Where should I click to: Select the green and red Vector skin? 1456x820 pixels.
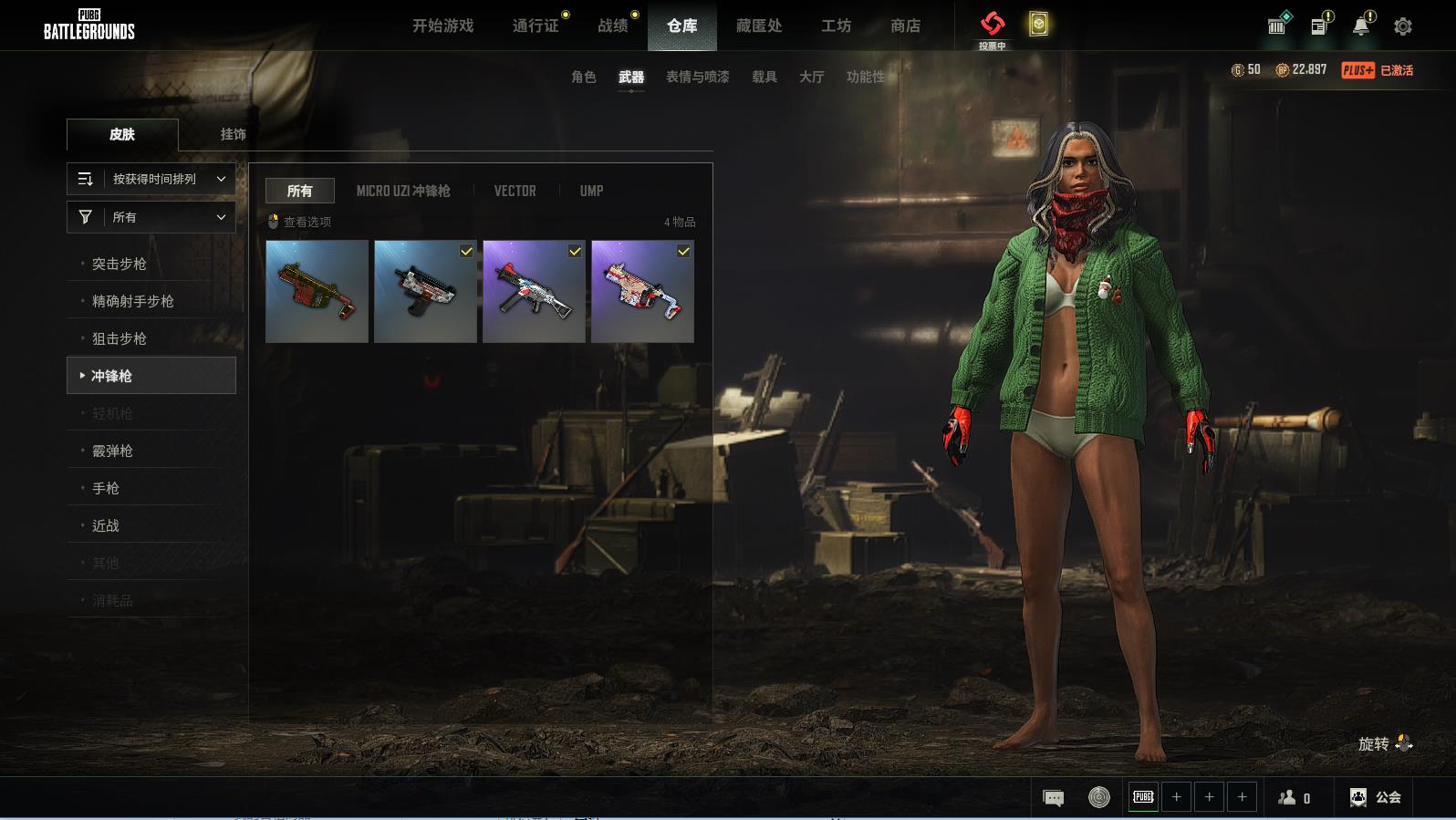(x=317, y=291)
